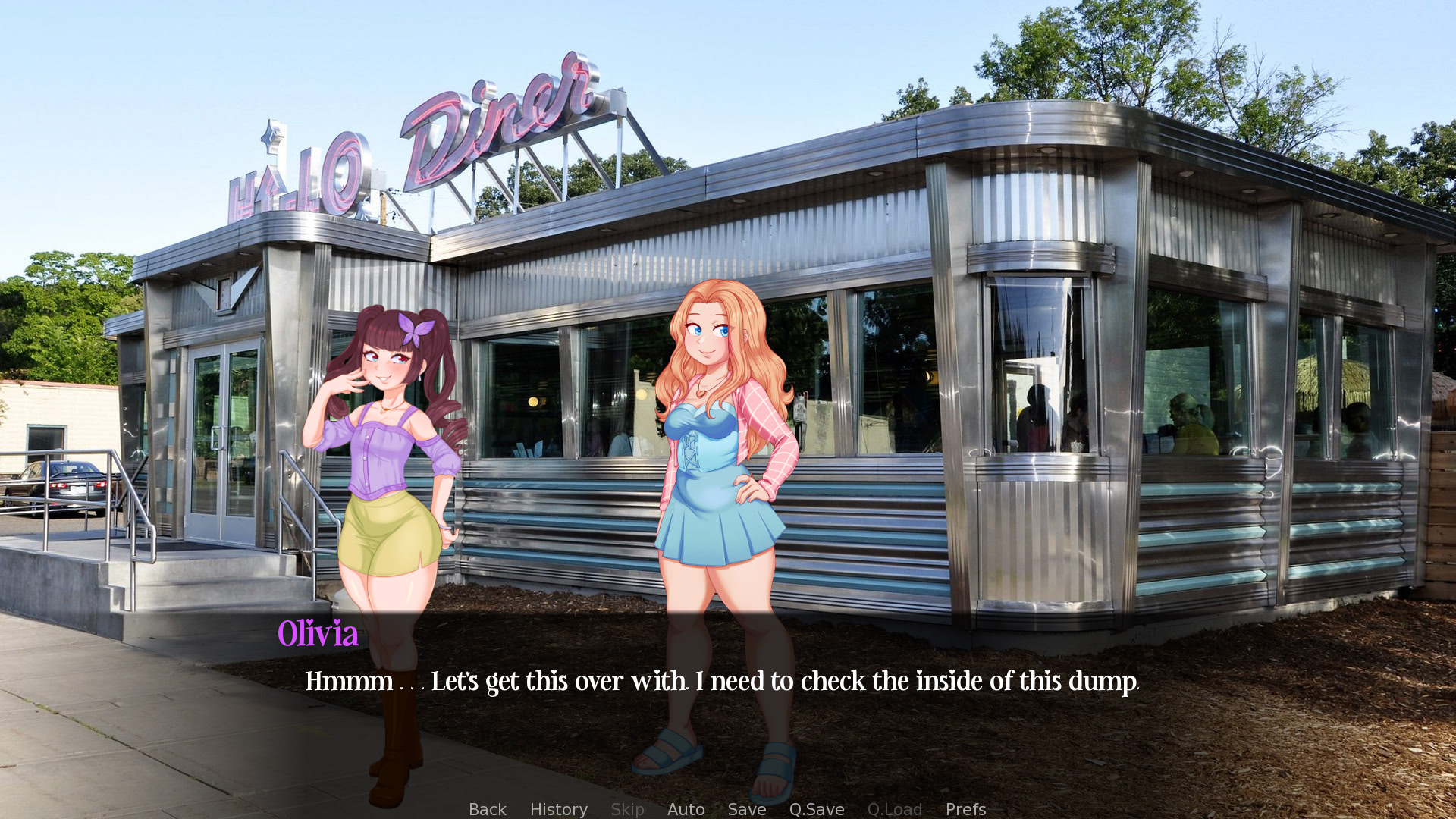Turn on Auto advance mode
This screenshot has height=819, width=1456.
(x=686, y=809)
